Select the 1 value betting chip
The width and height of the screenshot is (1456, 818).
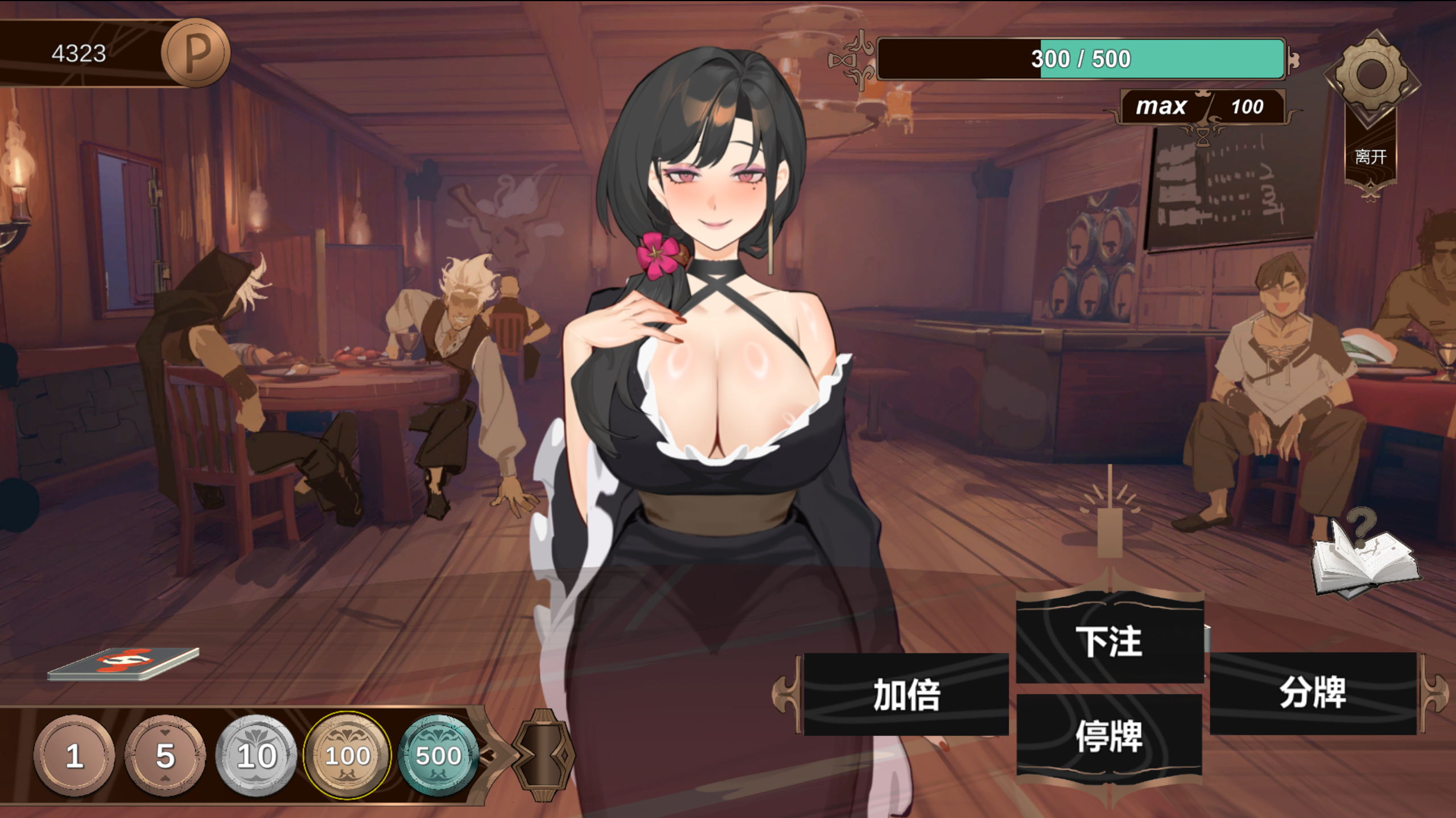[x=74, y=755]
